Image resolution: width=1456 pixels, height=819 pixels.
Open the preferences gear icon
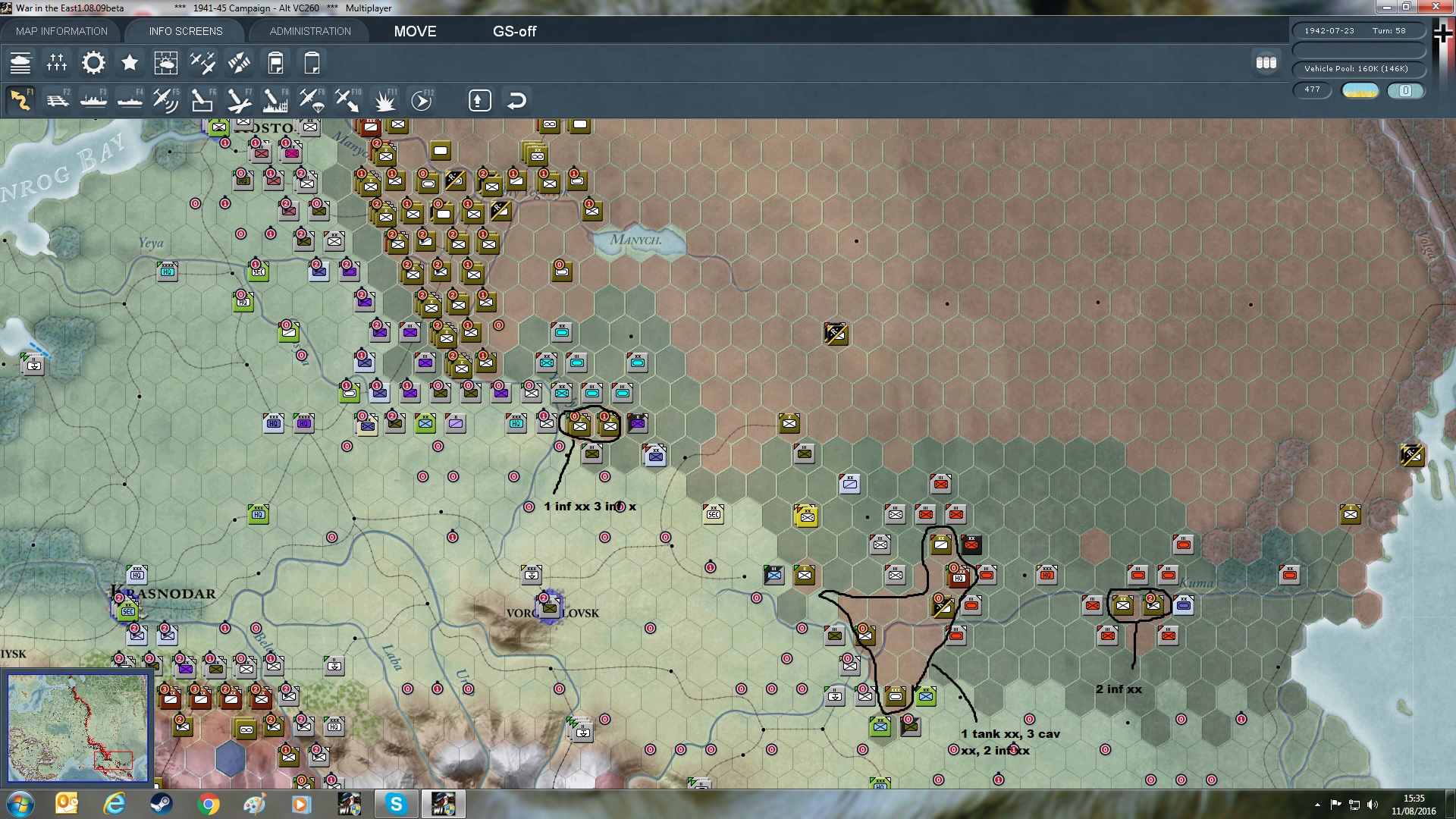pos(93,62)
